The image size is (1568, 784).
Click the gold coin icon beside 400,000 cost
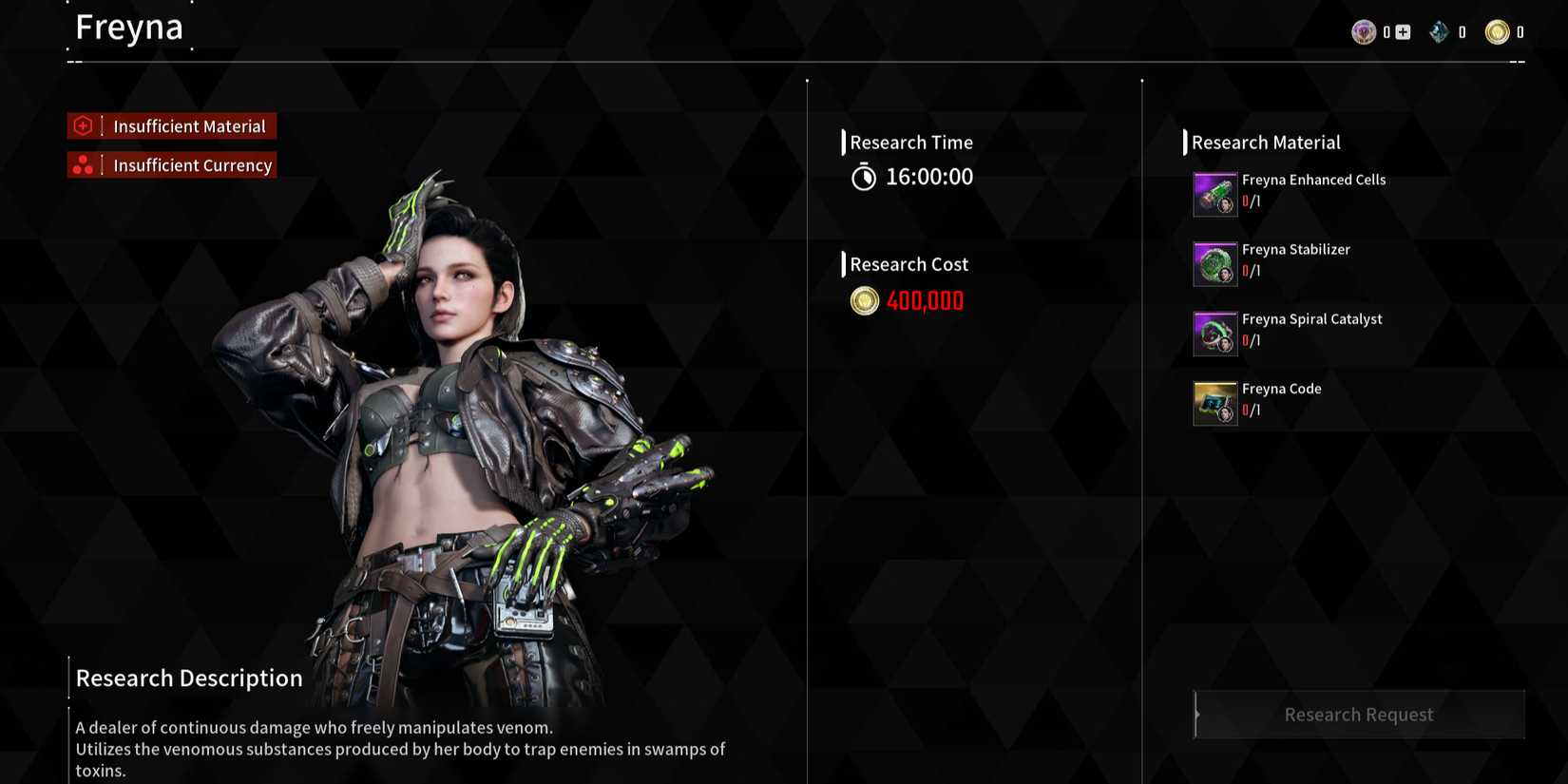click(863, 300)
